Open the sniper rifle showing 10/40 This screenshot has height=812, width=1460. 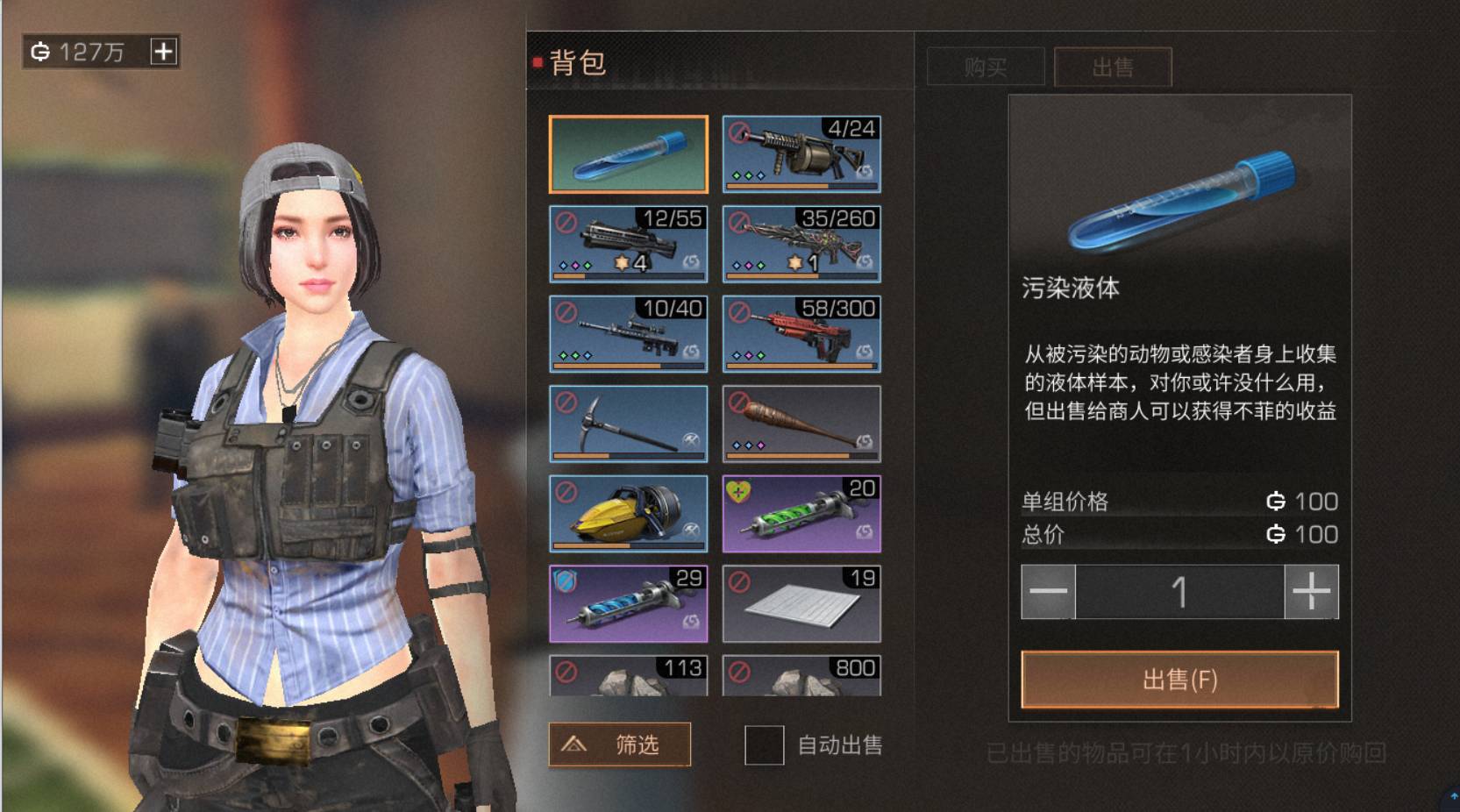(628, 334)
